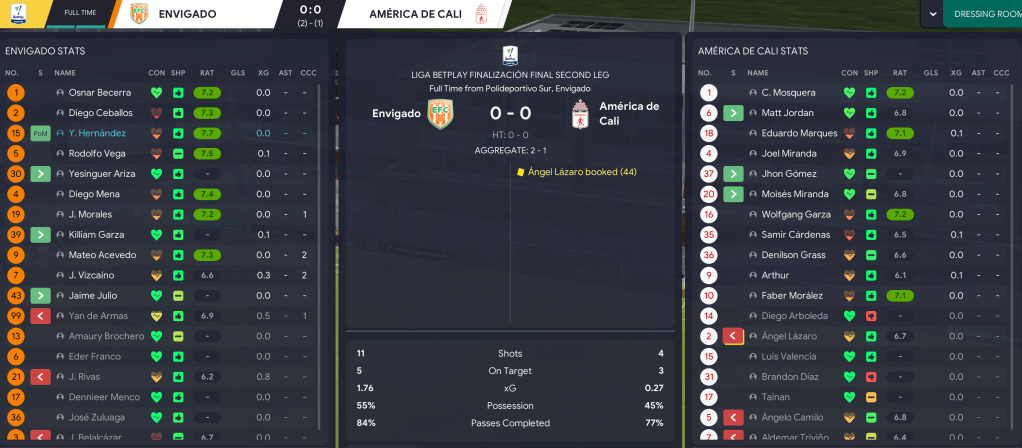
Task: Select Denilson Grass stats row
Action: (788, 255)
